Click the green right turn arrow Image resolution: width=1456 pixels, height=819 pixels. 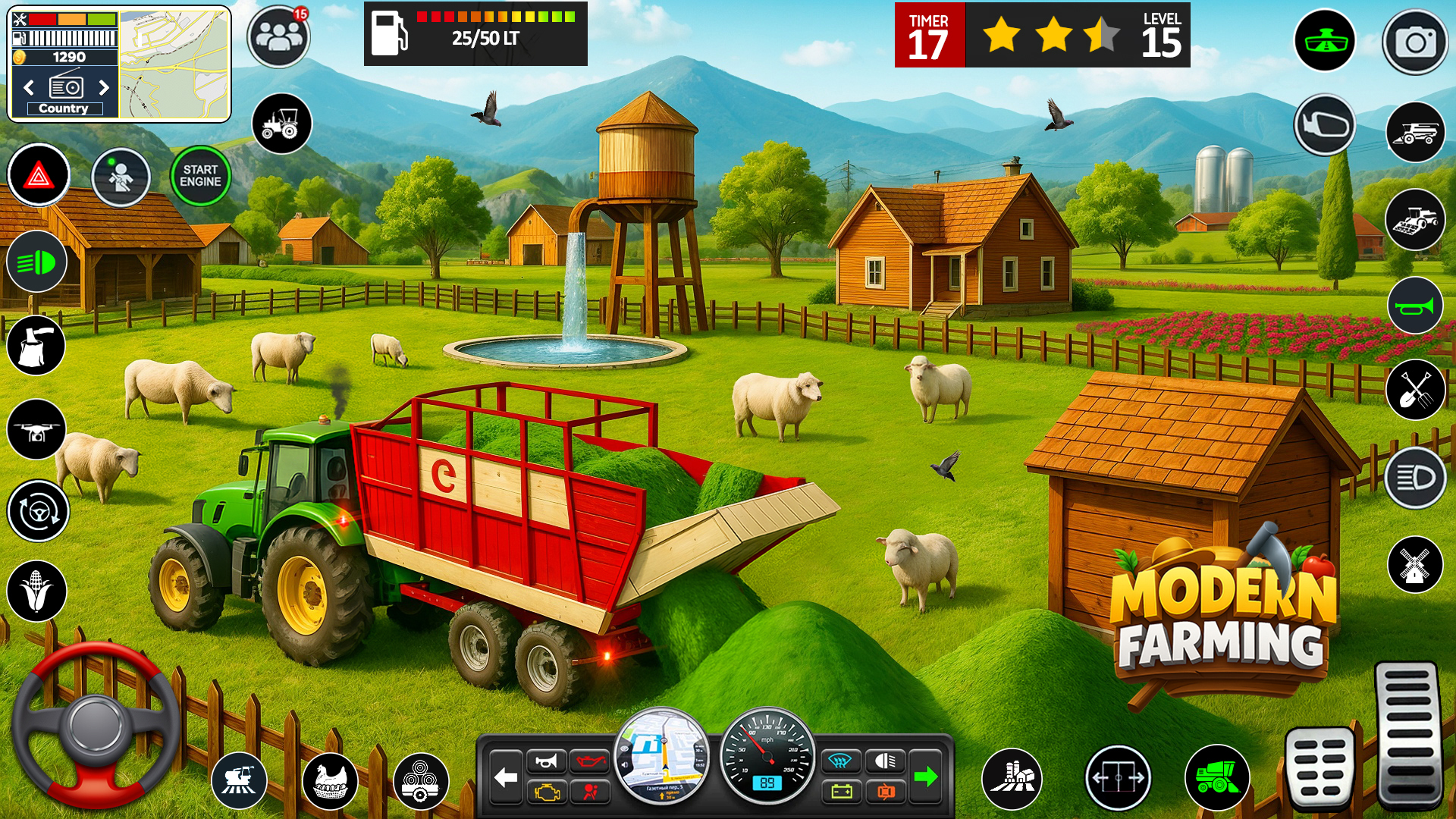(925, 777)
